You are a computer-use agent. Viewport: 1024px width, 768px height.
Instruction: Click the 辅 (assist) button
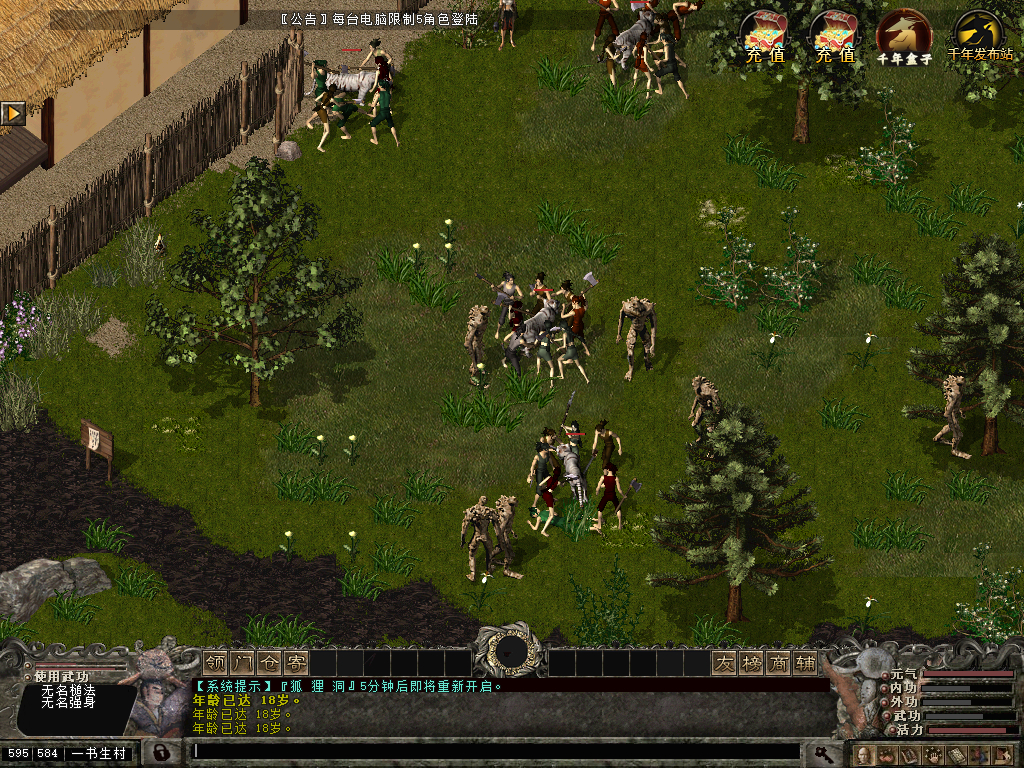point(805,663)
